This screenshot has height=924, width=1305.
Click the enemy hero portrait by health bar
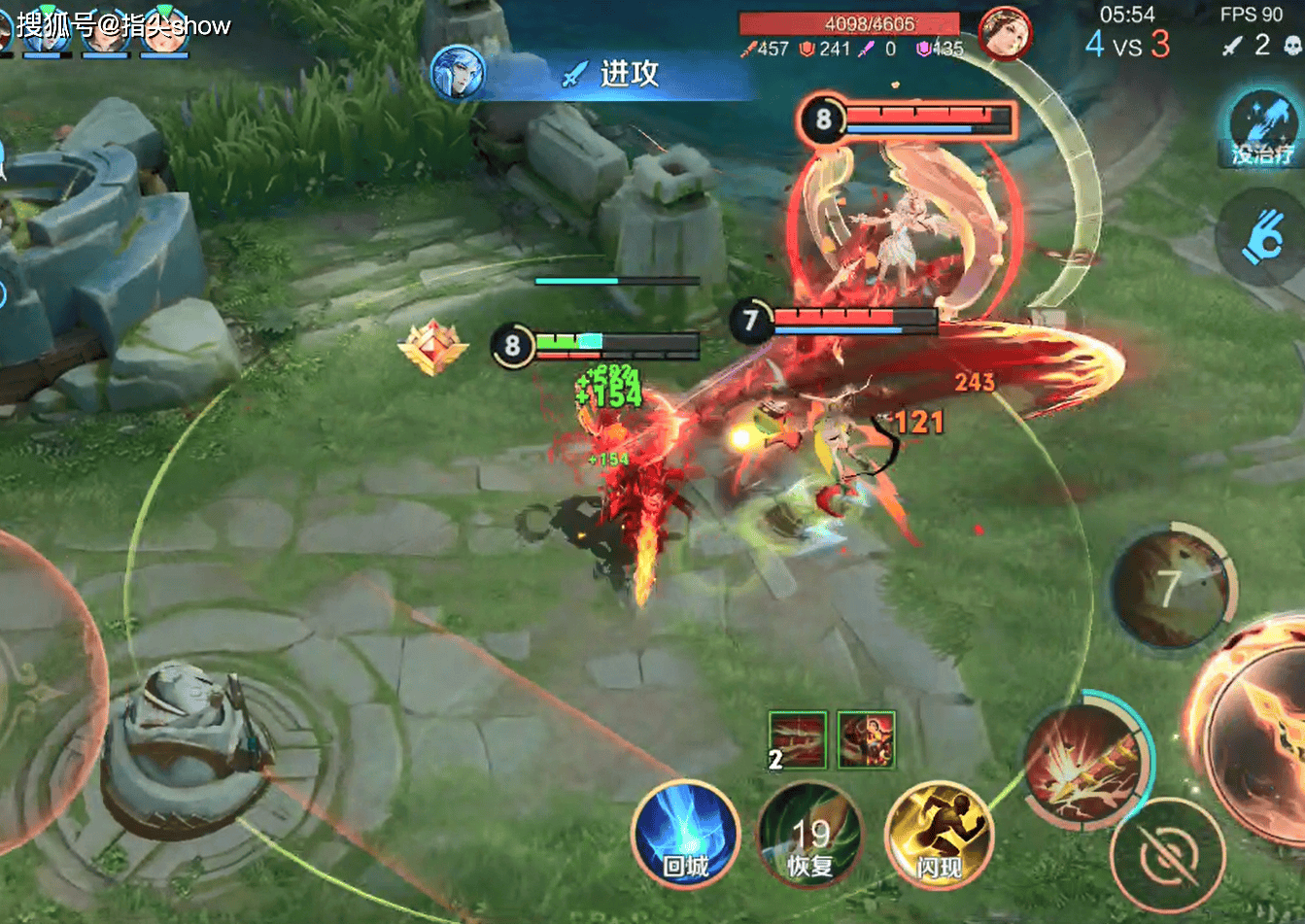click(x=1005, y=34)
